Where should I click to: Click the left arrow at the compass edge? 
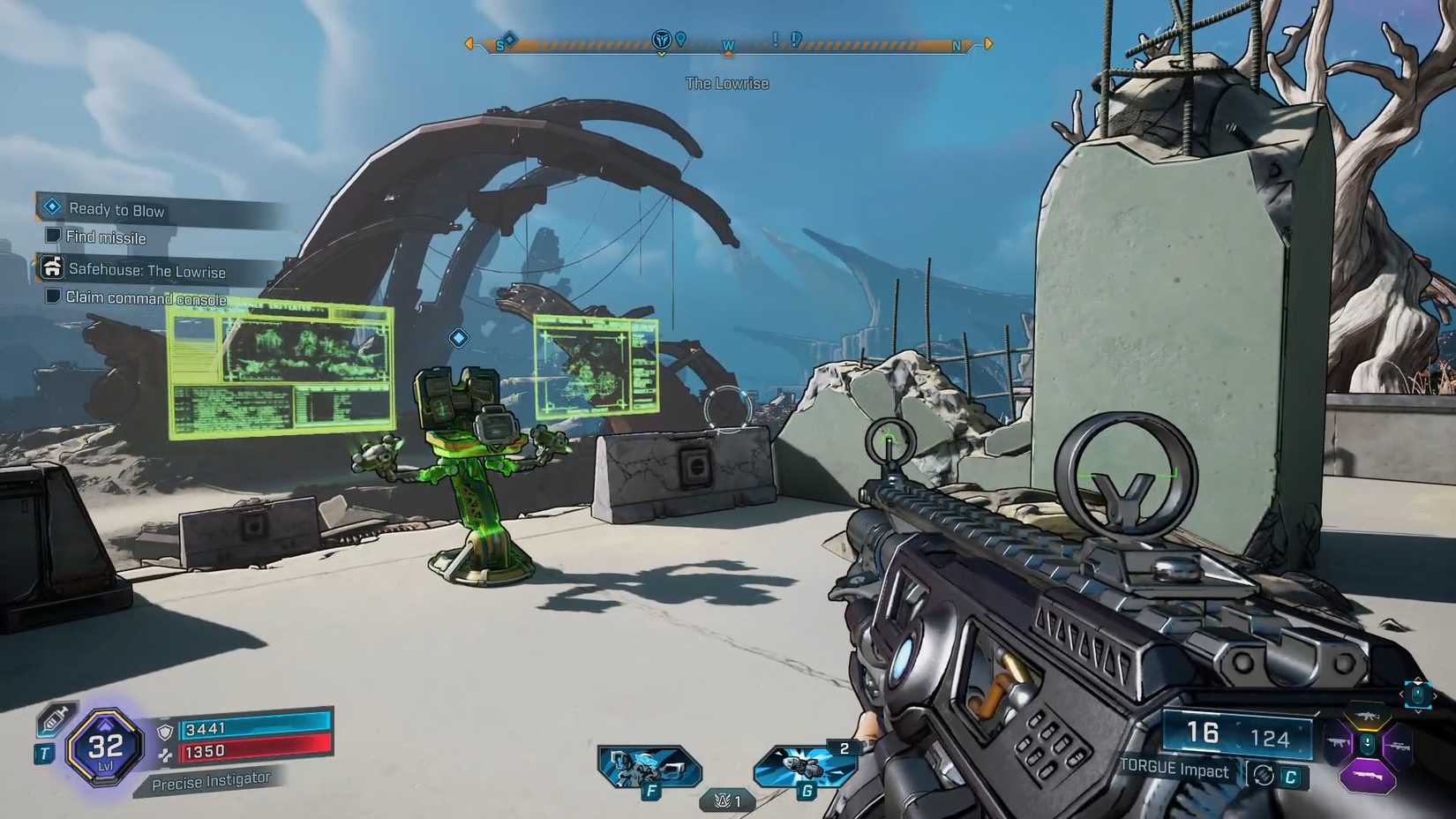click(469, 42)
